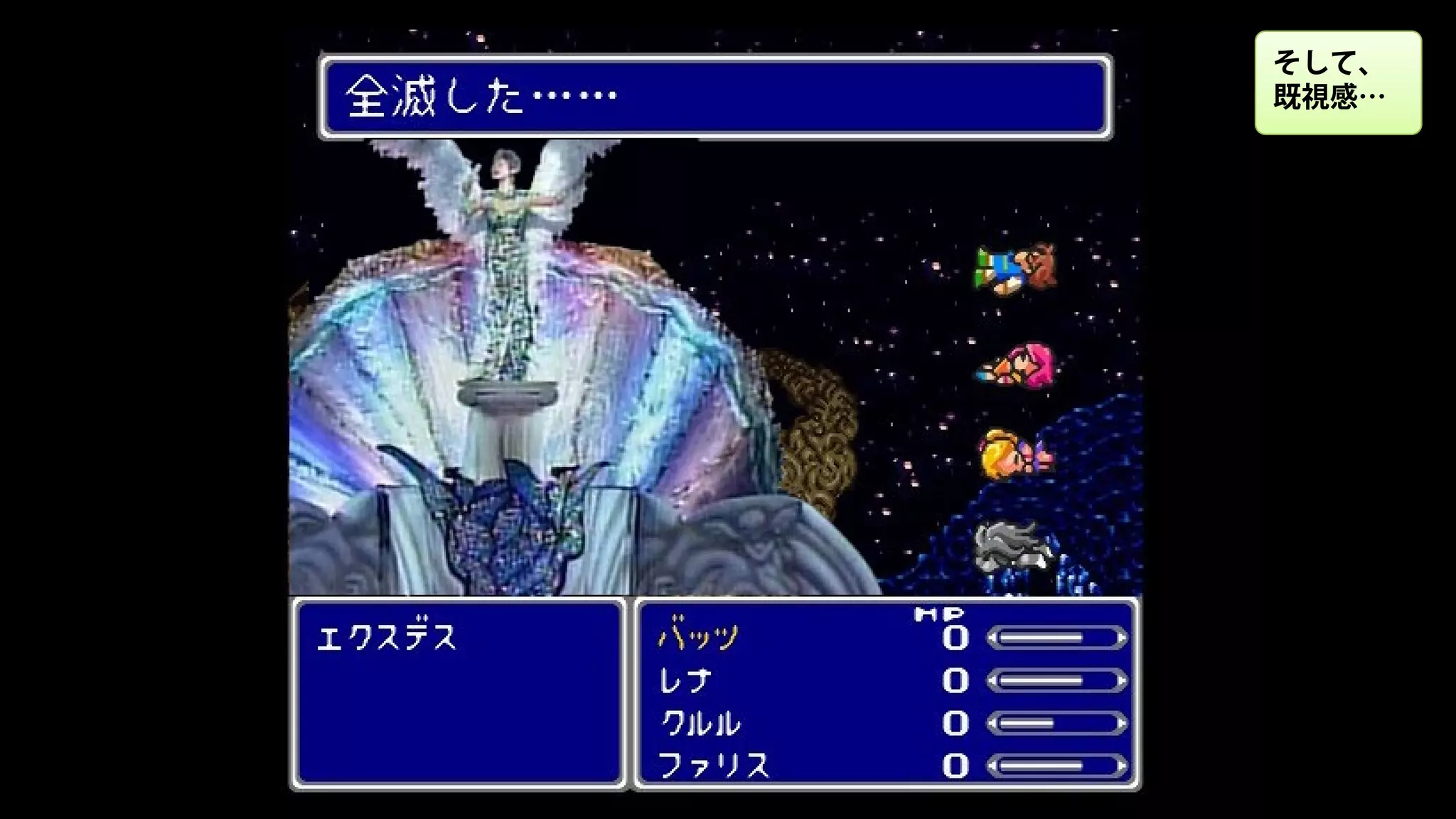The image size is (1456, 819).
Task: Pick ファリス from the party list
Action: tap(713, 766)
